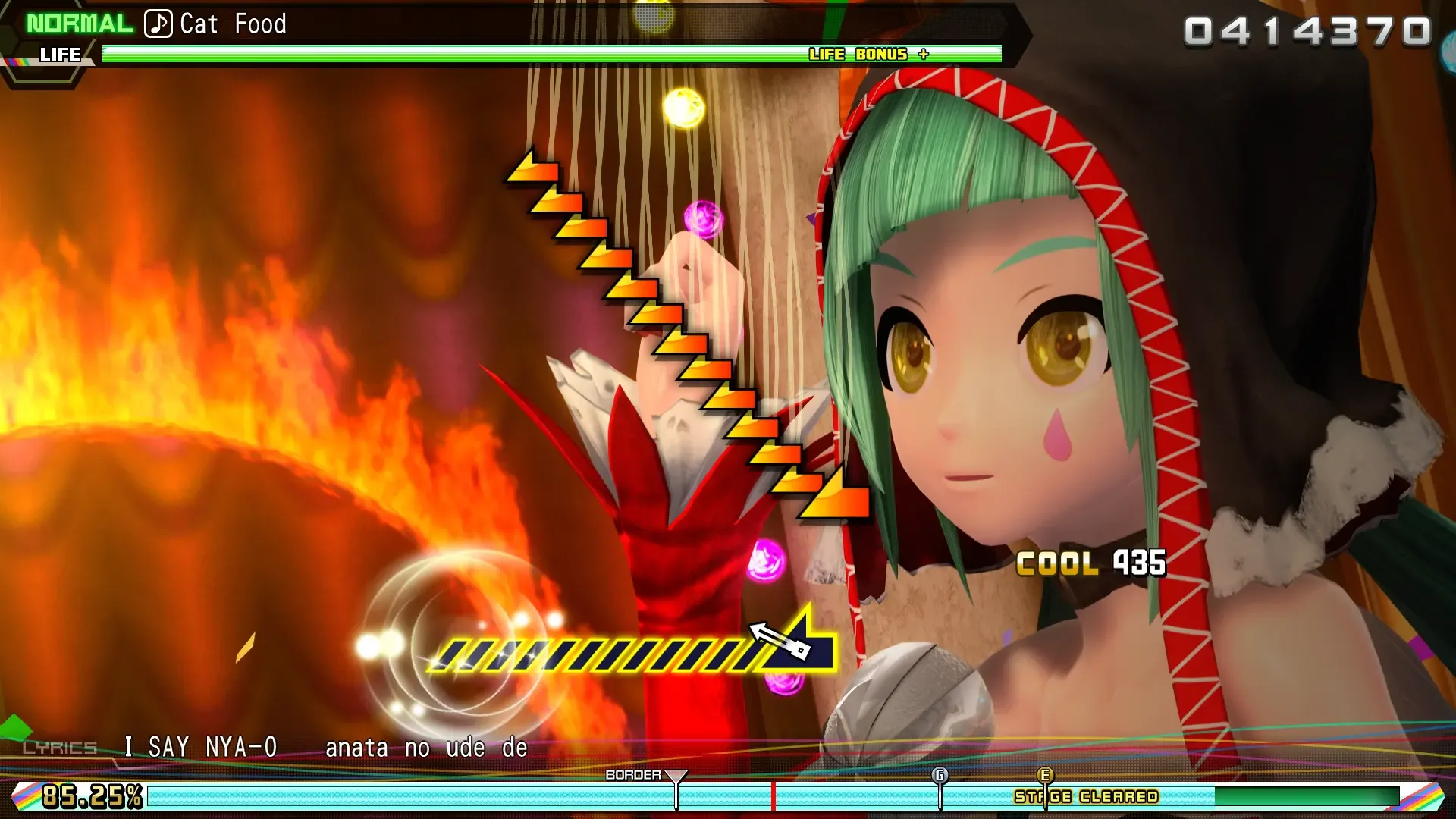Viewport: 1456px width, 819px height.
Task: Click the LYRICS label at bottom left
Action: pyautogui.click(x=58, y=746)
